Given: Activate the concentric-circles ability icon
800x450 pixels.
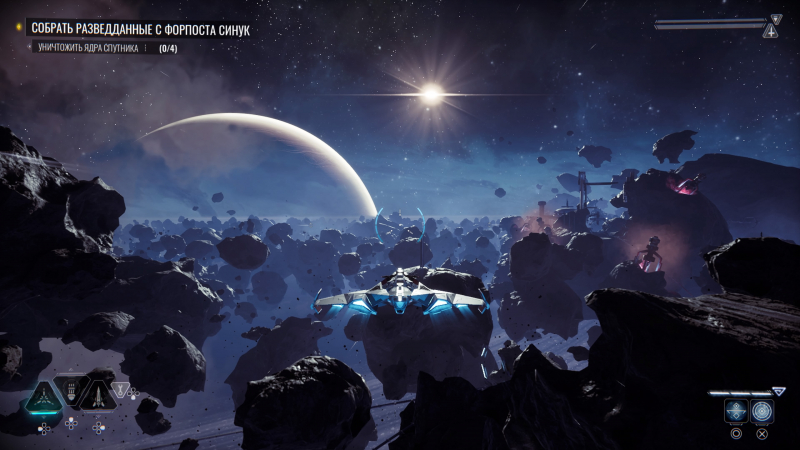Looking at the screenshot, I should 762,412.
